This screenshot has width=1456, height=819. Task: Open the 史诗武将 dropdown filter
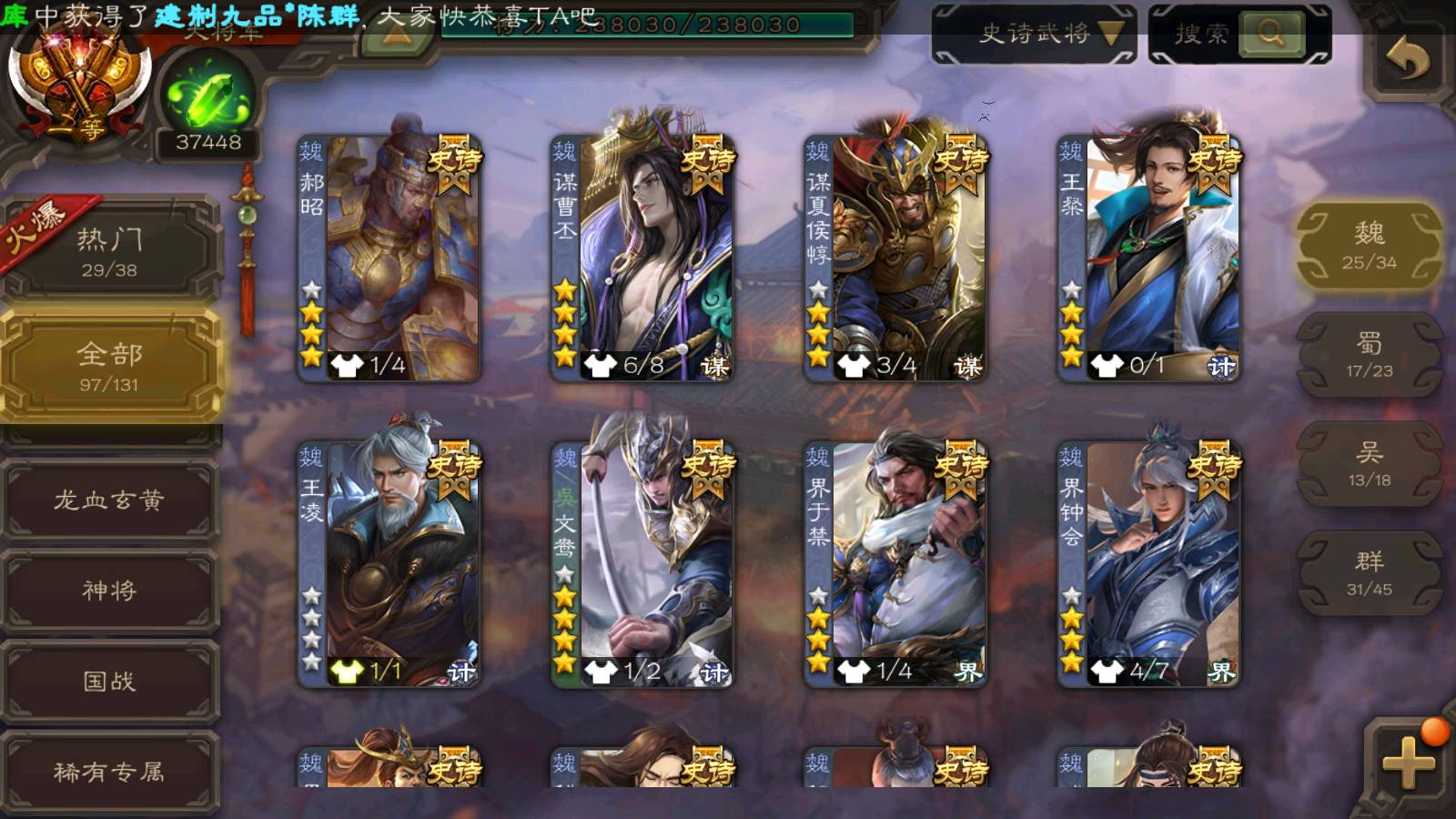(1034, 35)
